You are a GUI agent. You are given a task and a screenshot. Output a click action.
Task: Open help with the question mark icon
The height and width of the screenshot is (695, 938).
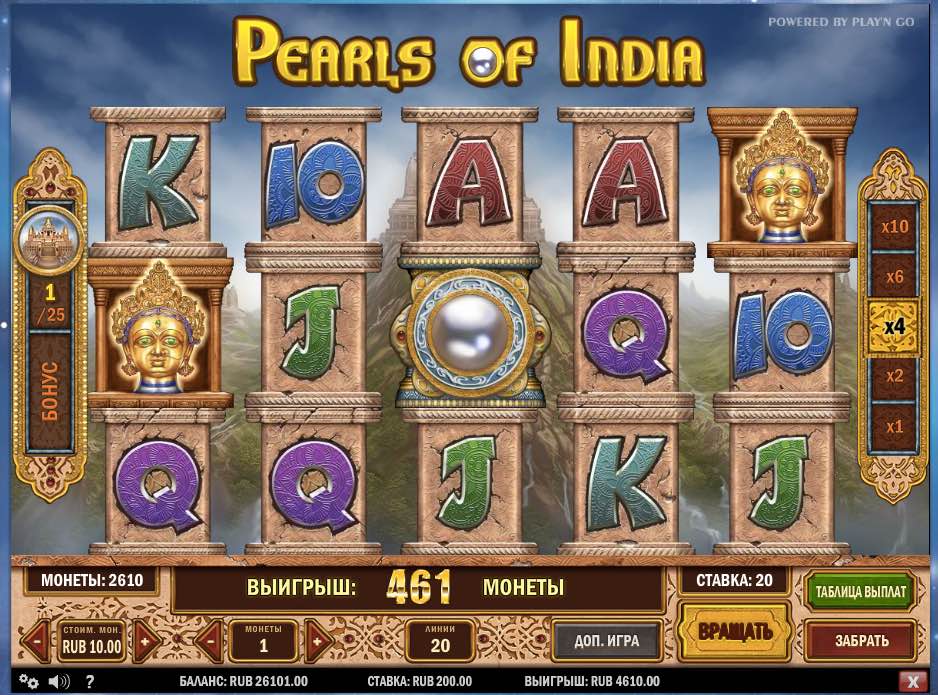coord(89,682)
